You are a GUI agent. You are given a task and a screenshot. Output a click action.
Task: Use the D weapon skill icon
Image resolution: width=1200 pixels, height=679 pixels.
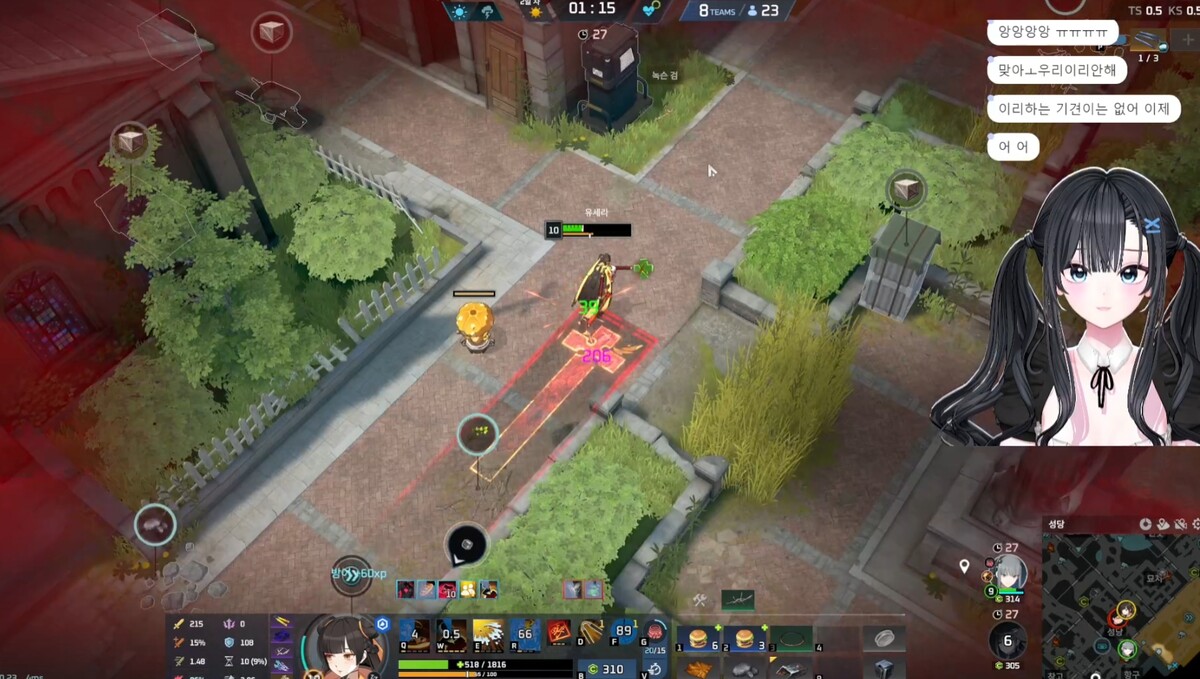[590, 633]
